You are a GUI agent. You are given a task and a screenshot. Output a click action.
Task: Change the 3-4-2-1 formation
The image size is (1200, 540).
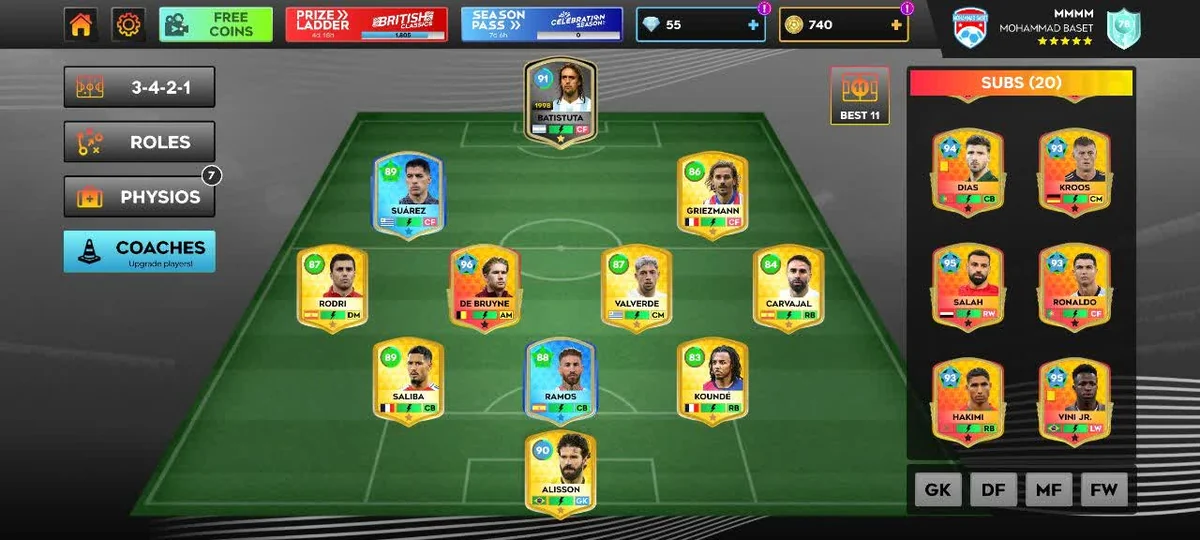click(x=139, y=88)
